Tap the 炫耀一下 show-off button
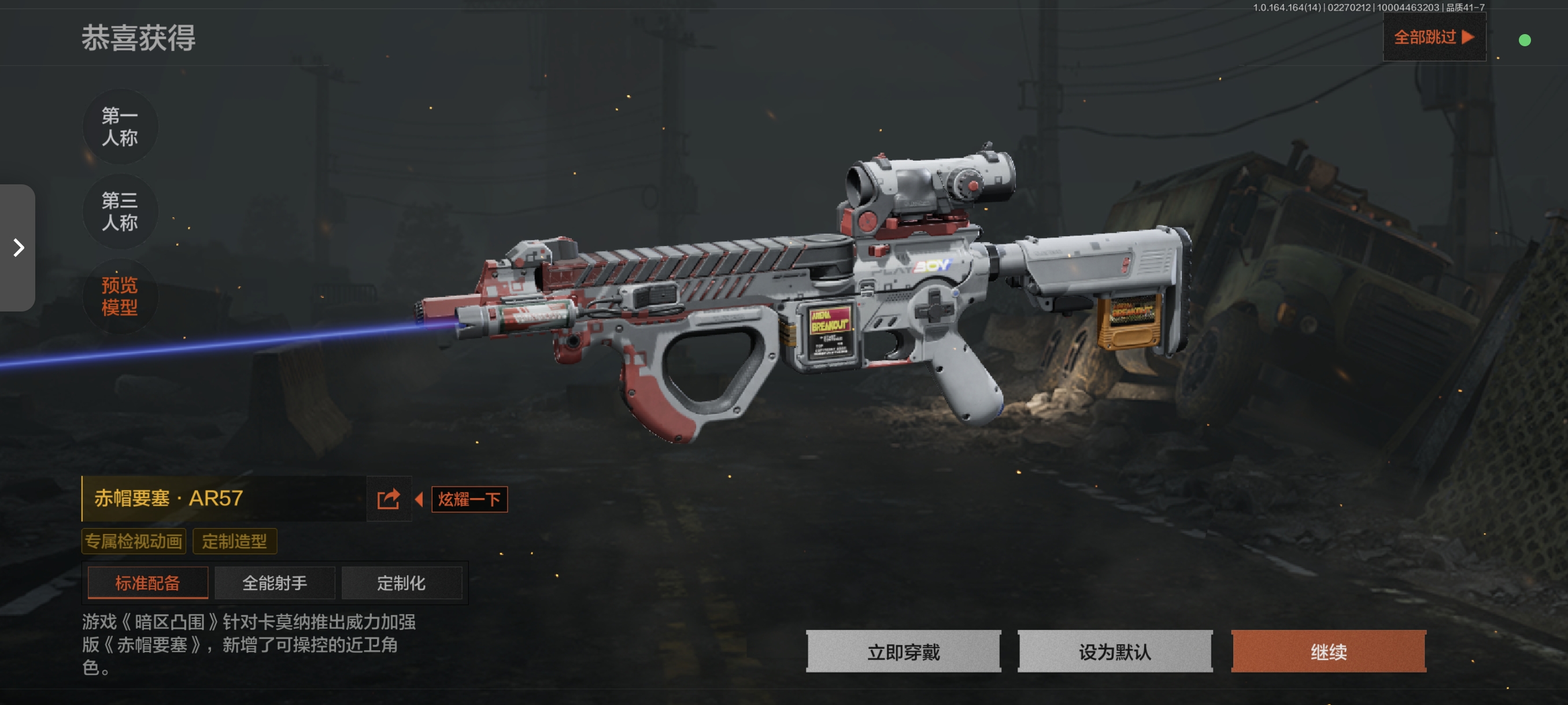The image size is (1568, 705). [x=469, y=499]
